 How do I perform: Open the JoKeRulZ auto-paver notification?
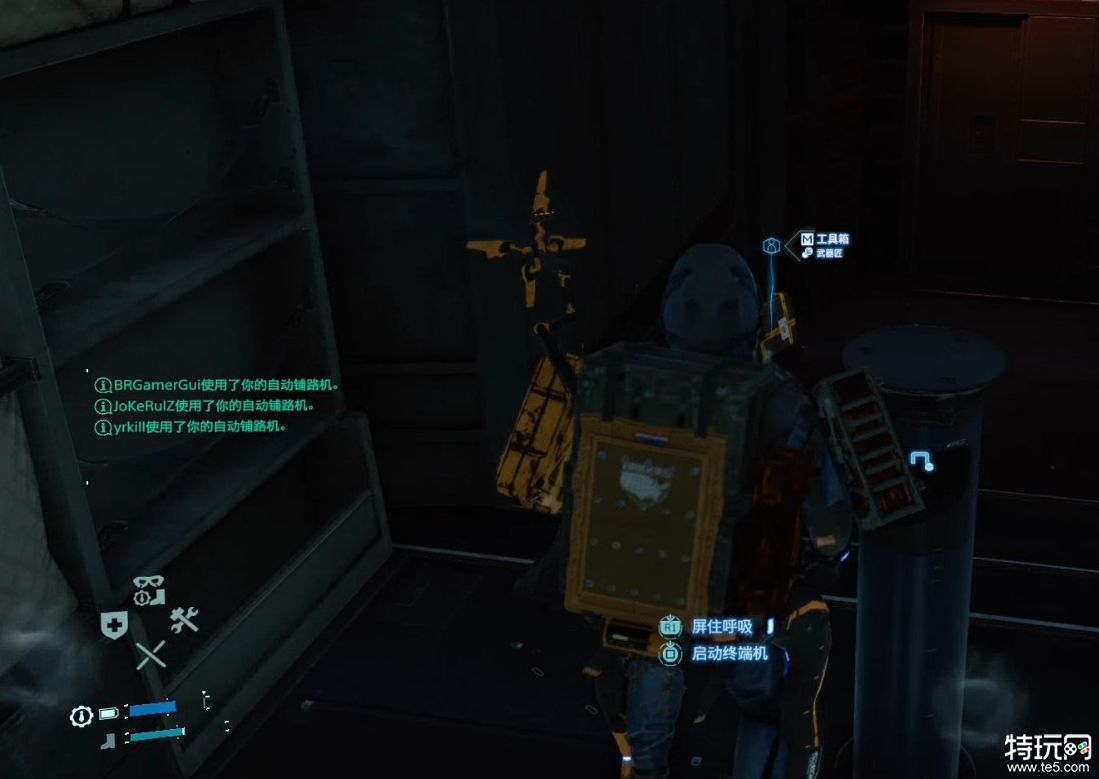(x=206, y=406)
